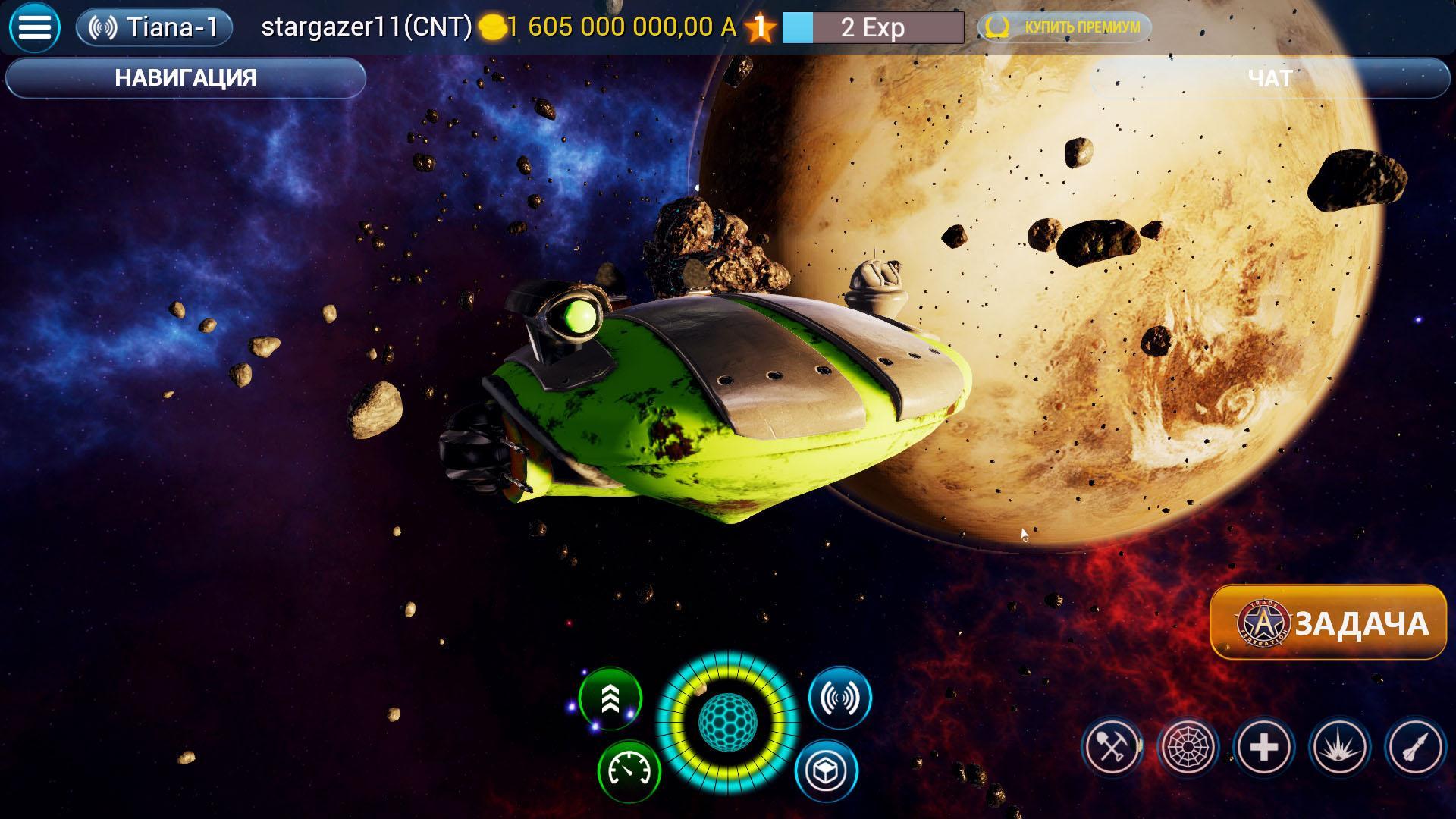Open the blue cargo cube icon

(x=826, y=771)
